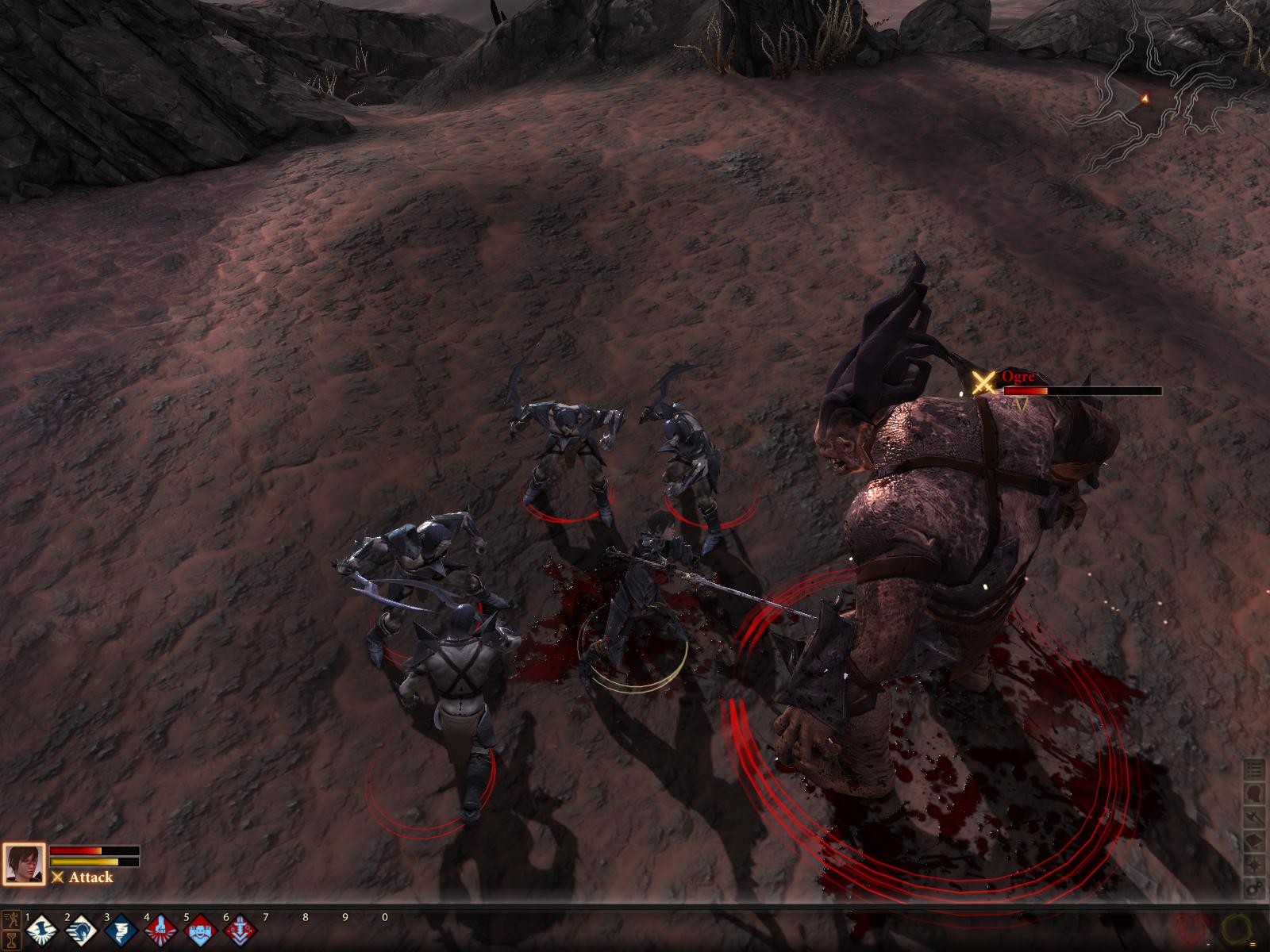The height and width of the screenshot is (952, 1270).
Task: Toggle the running figure tactics button
Action: [11, 920]
